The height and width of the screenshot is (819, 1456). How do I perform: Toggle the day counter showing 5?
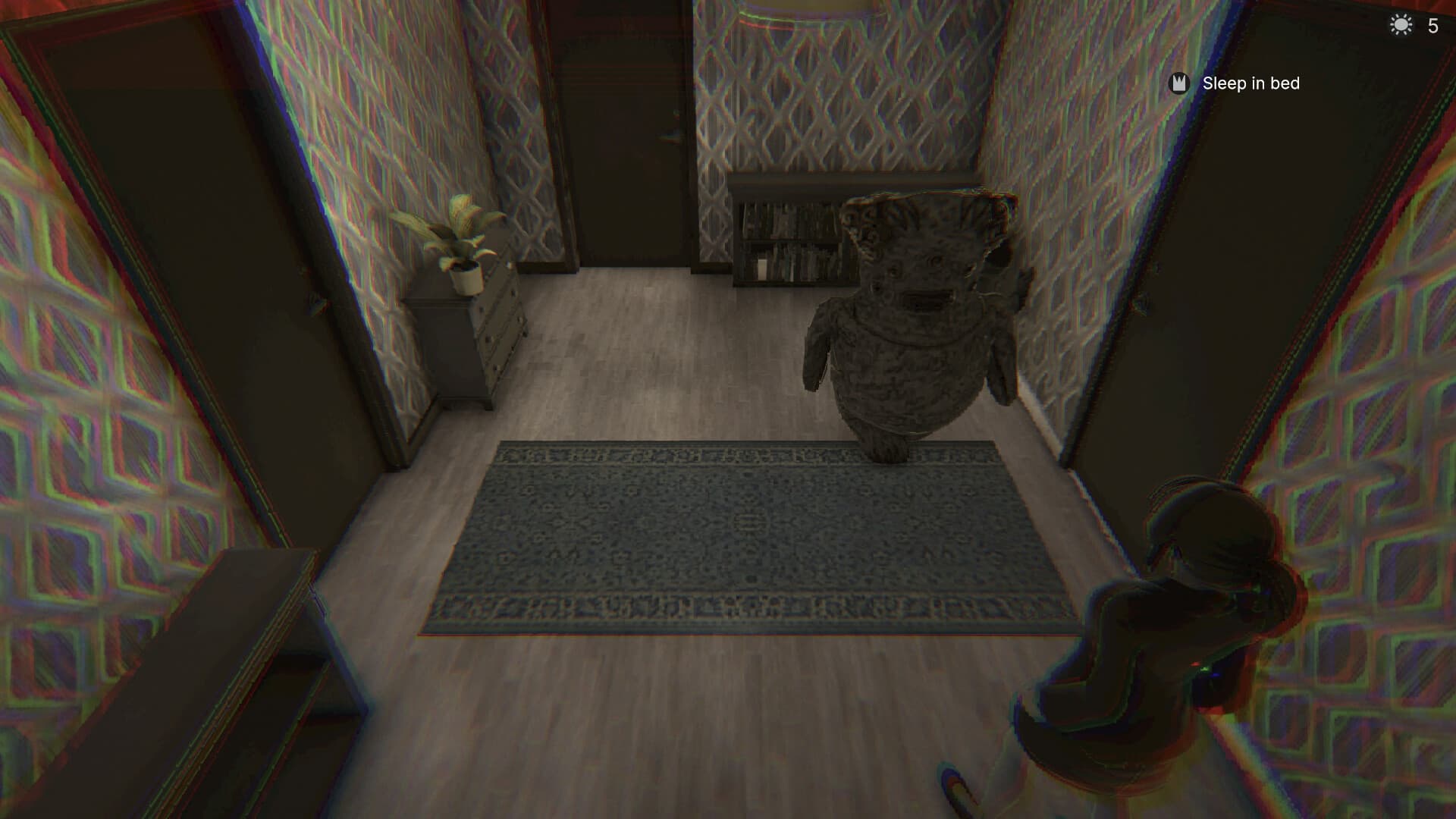[x=1432, y=25]
